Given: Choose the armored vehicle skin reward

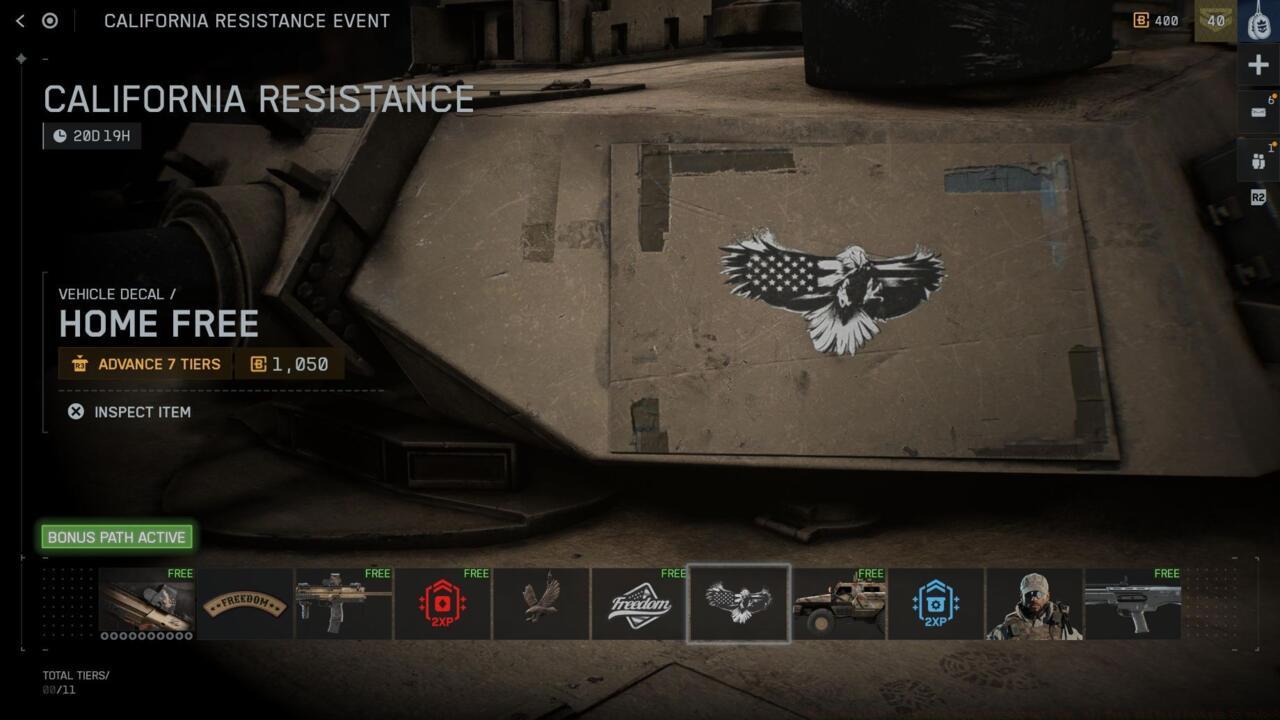Looking at the screenshot, I should 838,604.
